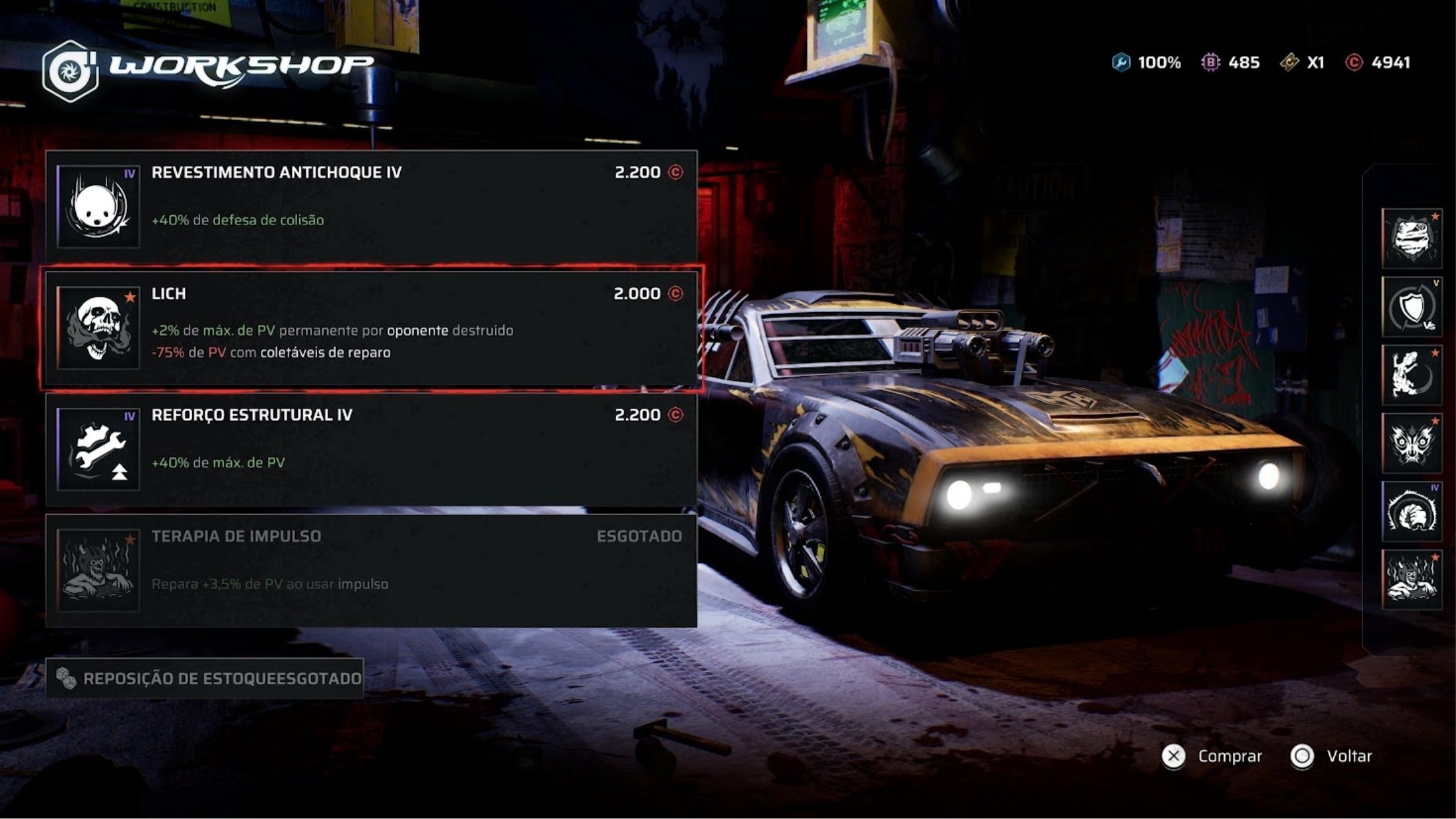Select the shield perk icon marked V
The width and height of the screenshot is (1456, 819).
1412,307
